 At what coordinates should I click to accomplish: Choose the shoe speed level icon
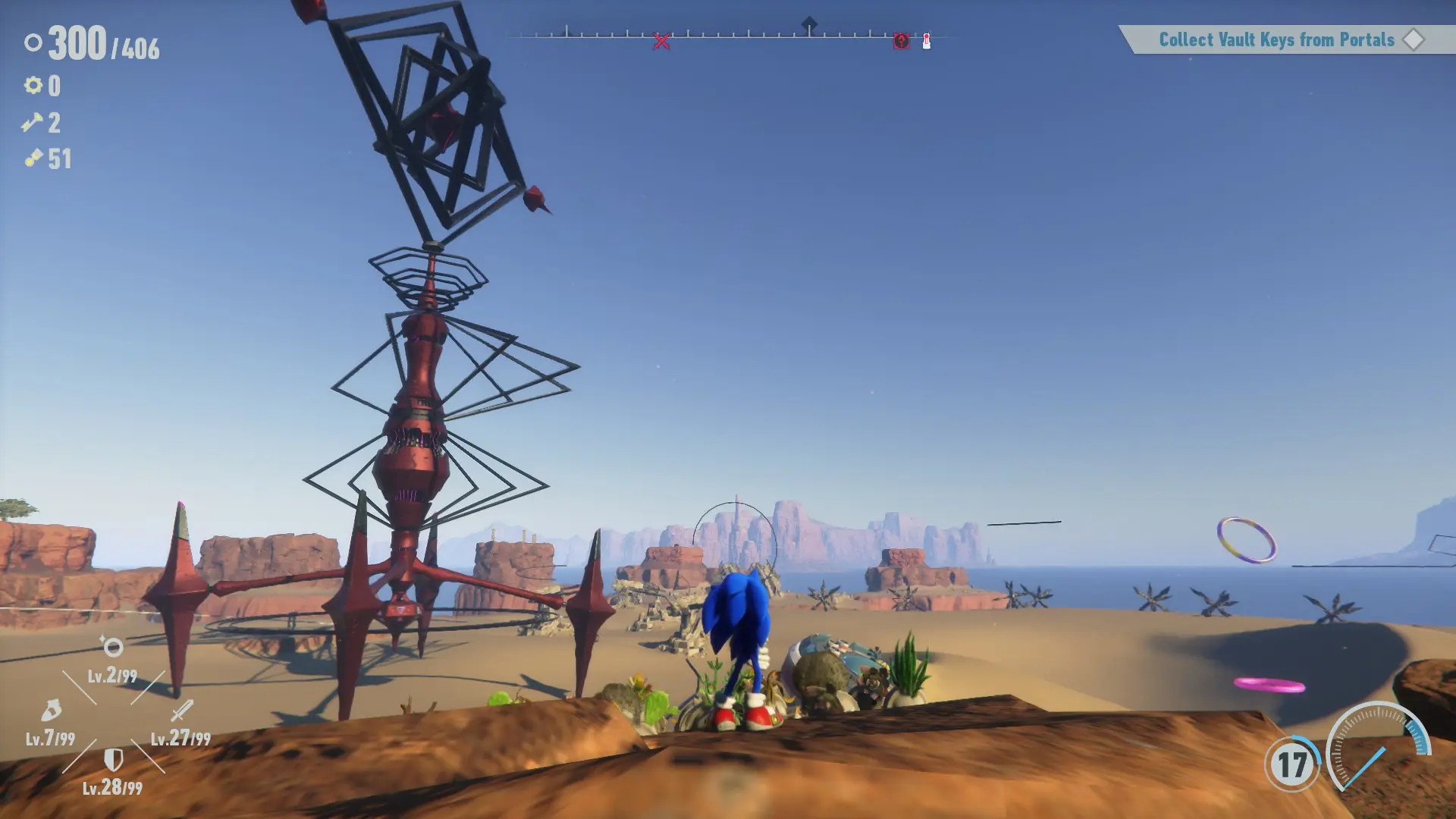click(x=51, y=711)
